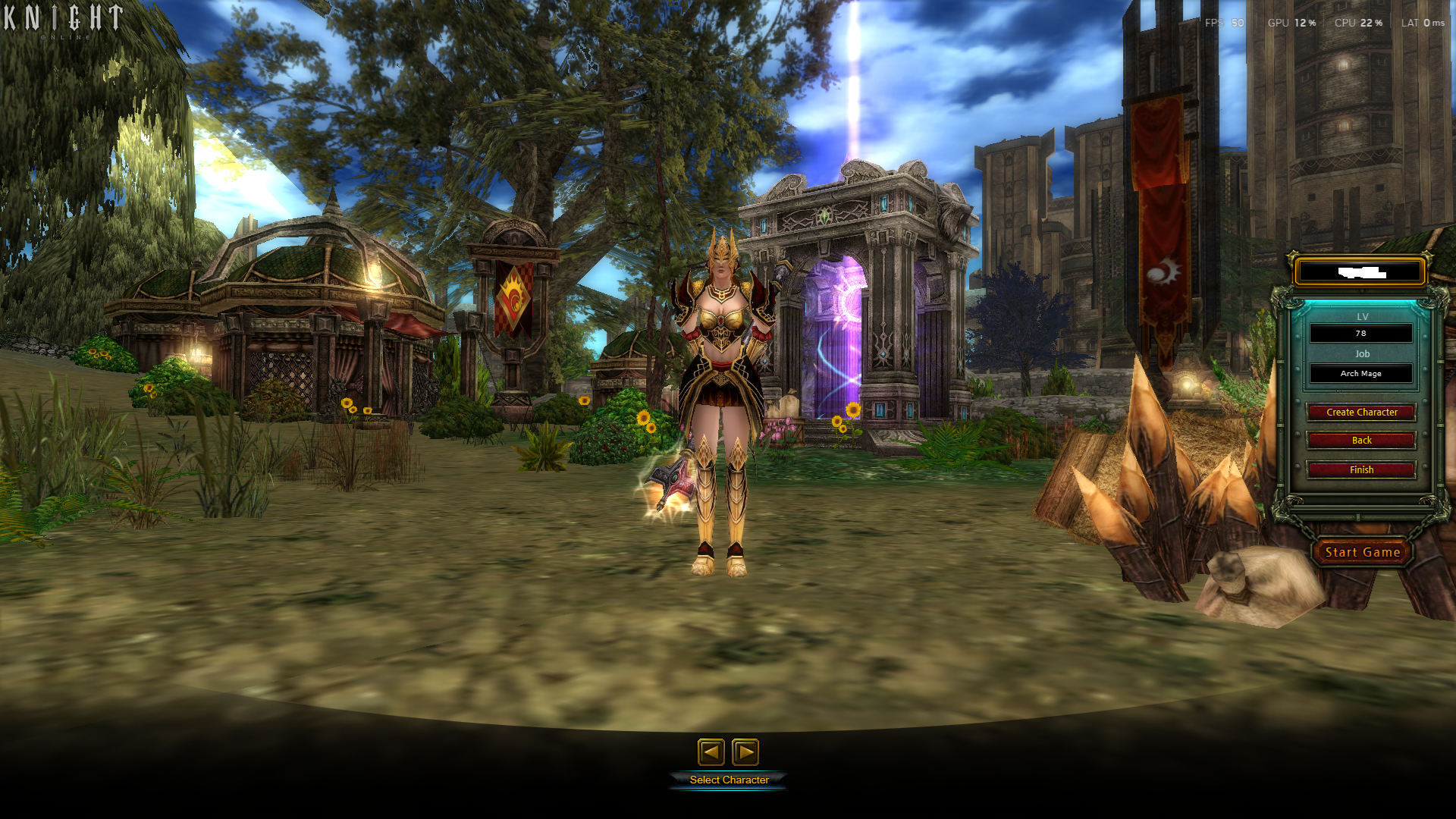1456x819 pixels.
Task: Click the Job box showing Arch Mage
Action: [1360, 373]
